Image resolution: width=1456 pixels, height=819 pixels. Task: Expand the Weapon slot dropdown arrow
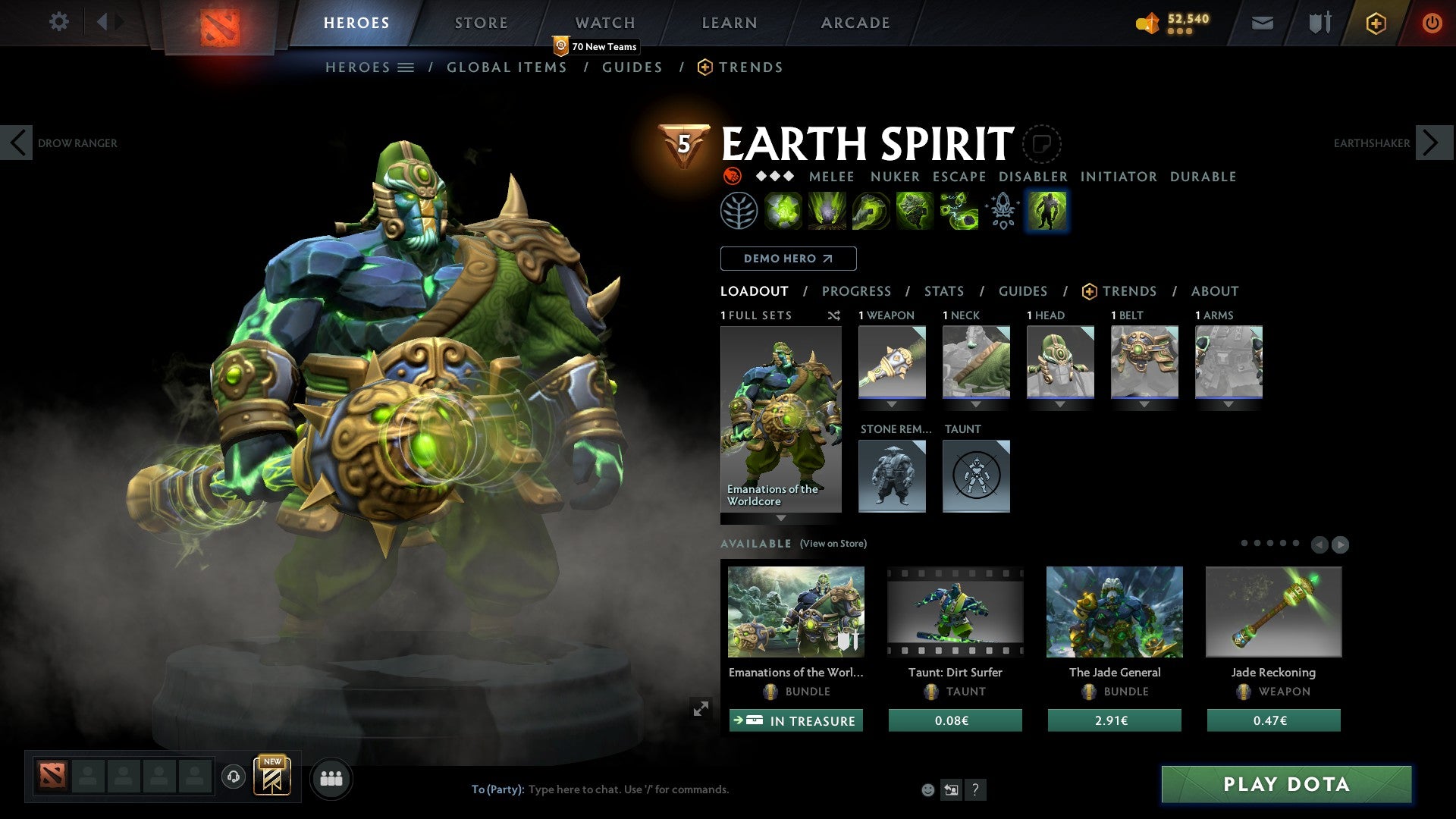click(x=892, y=404)
